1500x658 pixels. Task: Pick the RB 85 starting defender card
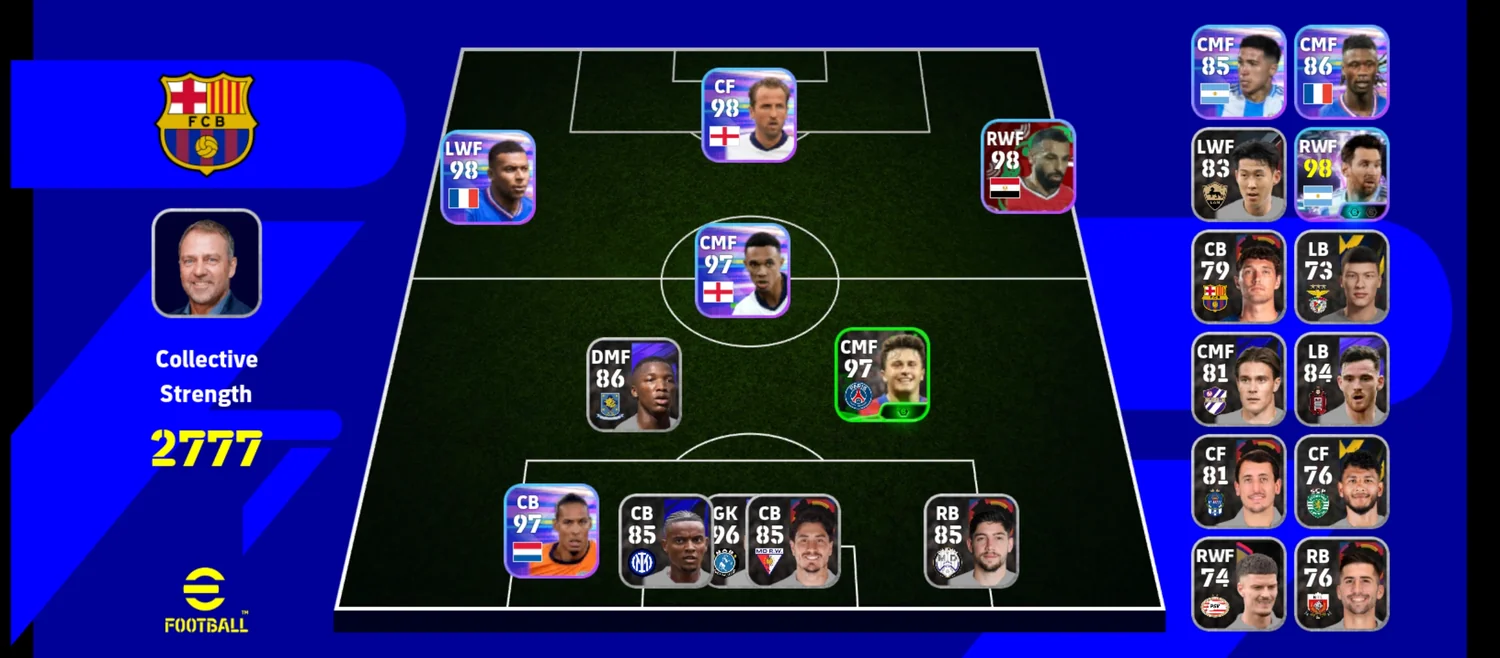point(971,541)
